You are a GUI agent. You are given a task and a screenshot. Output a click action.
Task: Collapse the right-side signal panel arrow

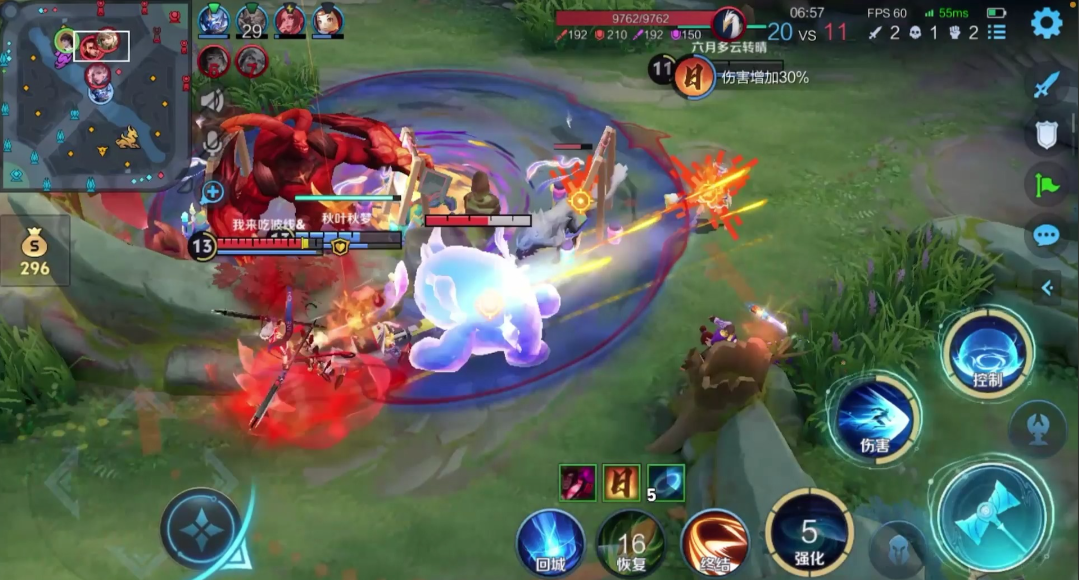click(1047, 288)
